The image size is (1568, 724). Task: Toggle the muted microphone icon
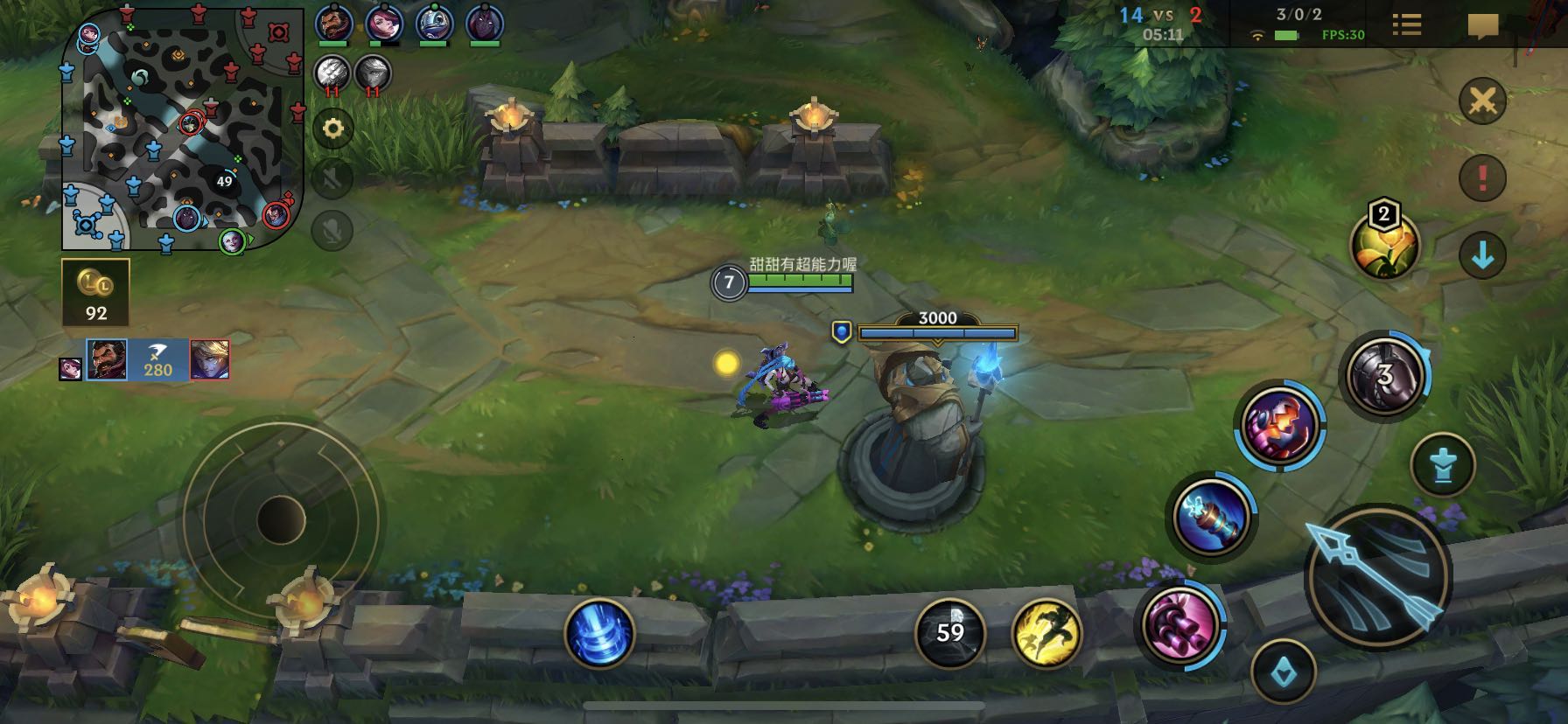click(332, 231)
